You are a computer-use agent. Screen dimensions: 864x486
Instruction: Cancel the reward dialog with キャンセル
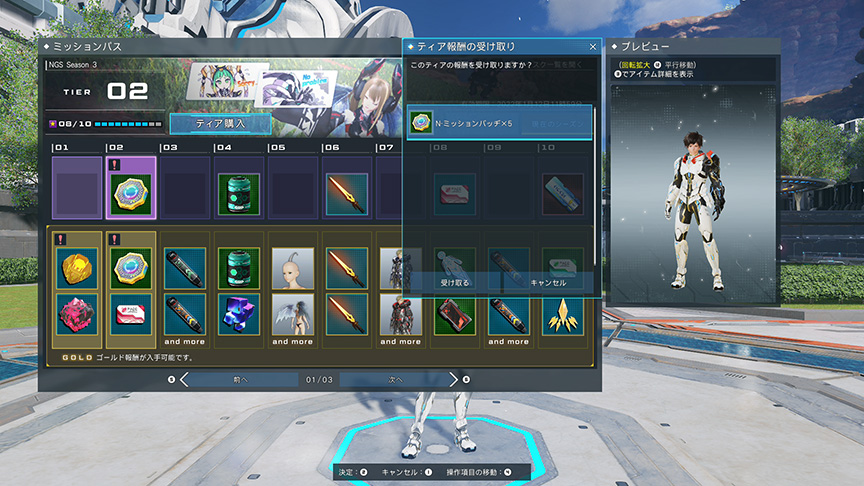coord(547,283)
